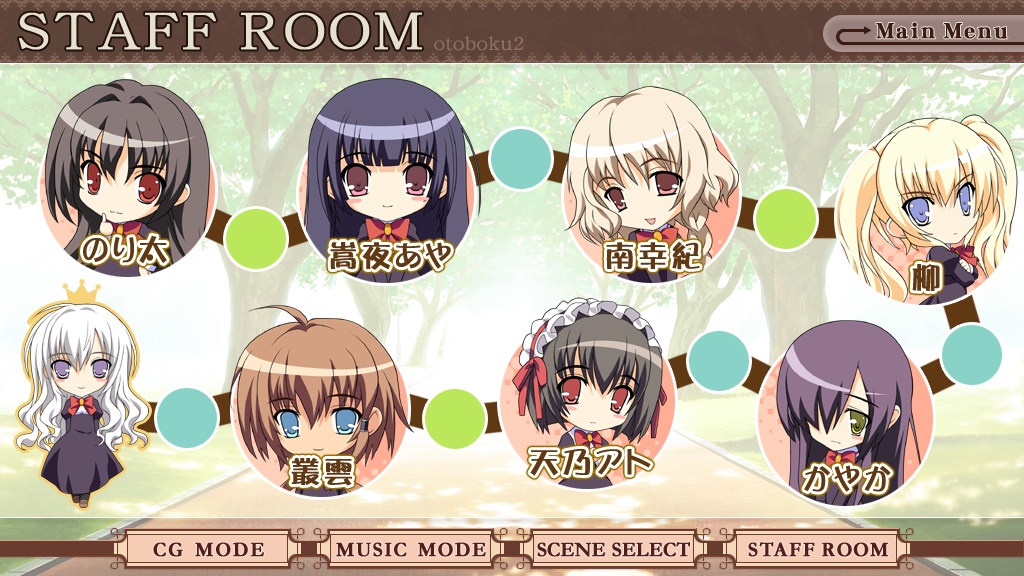Choose staff portrait のり太
This screenshot has width=1024, height=576.
pos(127,190)
